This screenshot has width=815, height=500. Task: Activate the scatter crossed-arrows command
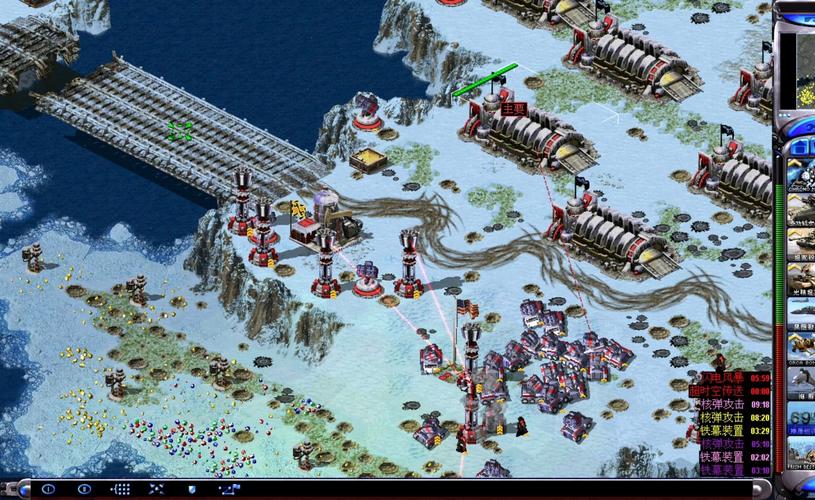point(157,489)
